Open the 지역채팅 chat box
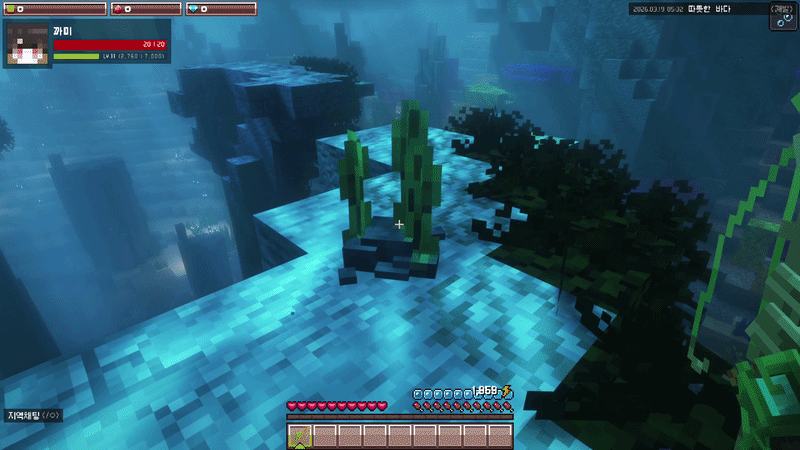This screenshot has width=800, height=450. point(34,414)
